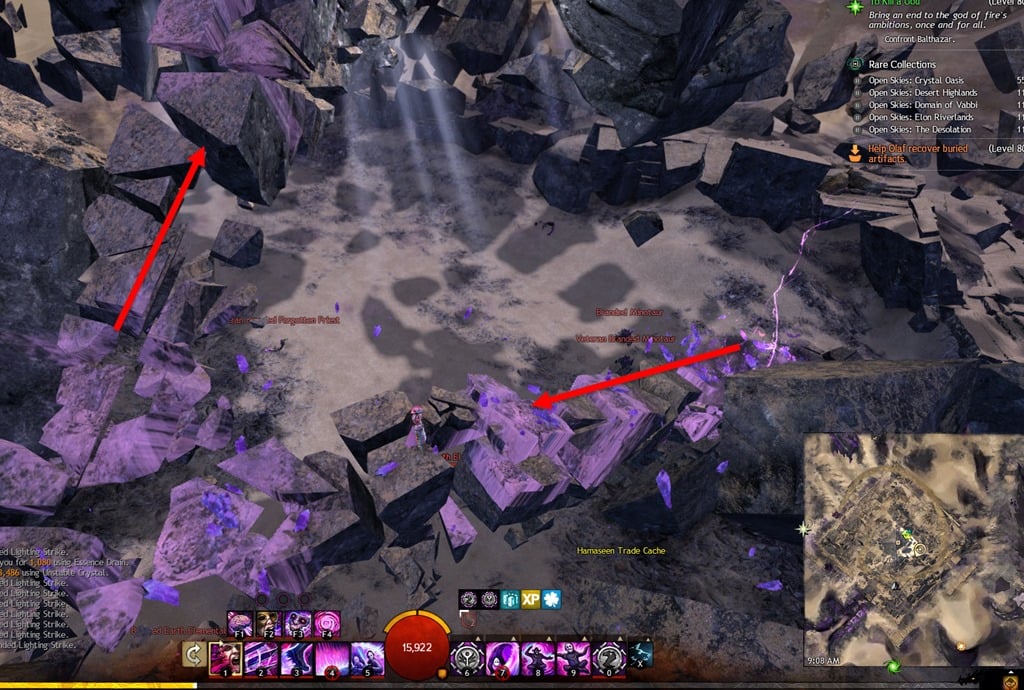The image size is (1024, 690).
Task: Trigger the F3 shatter skill
Action: (x=299, y=623)
